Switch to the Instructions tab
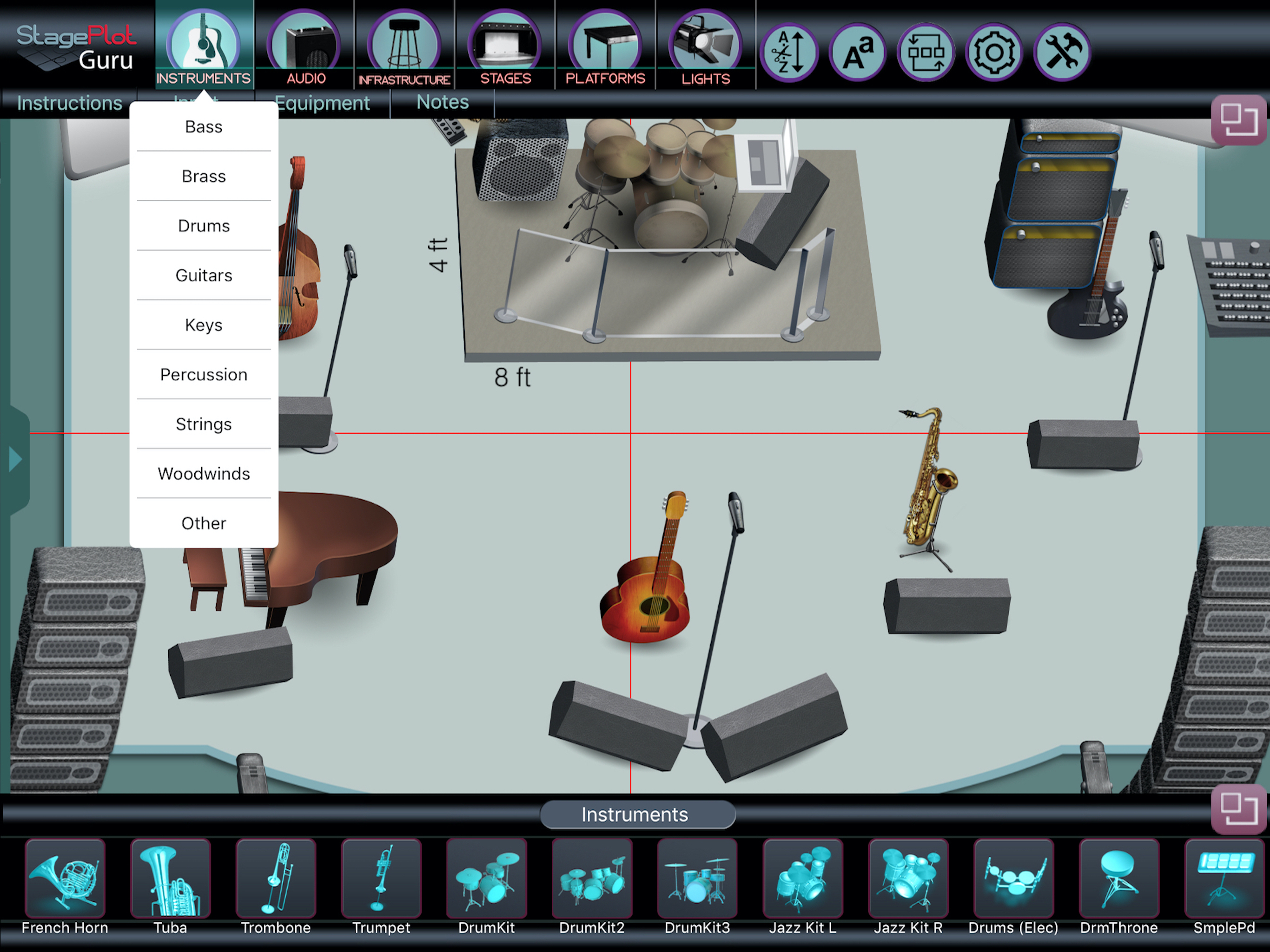 69,103
